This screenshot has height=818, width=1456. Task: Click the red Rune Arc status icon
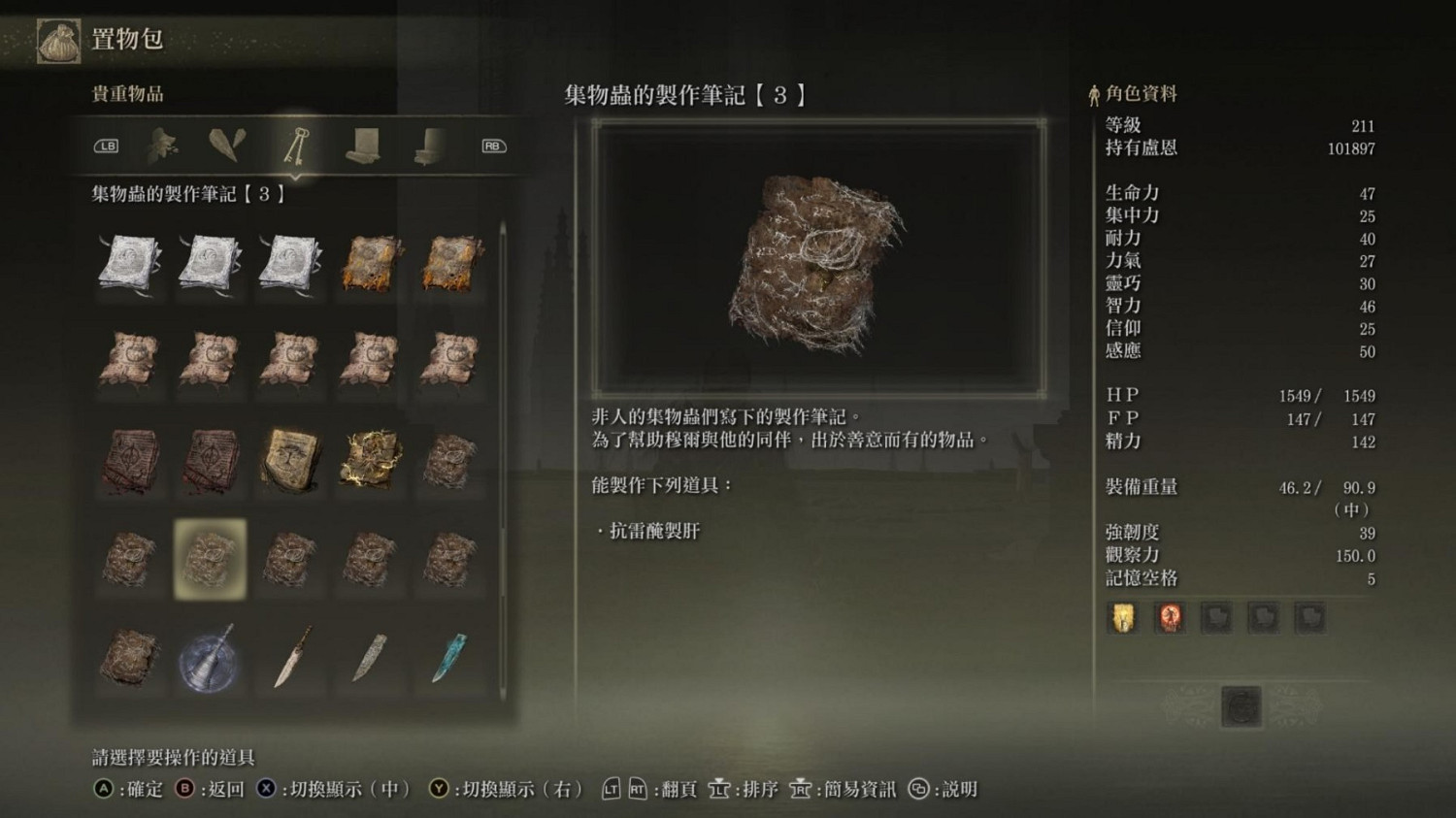pos(1170,617)
